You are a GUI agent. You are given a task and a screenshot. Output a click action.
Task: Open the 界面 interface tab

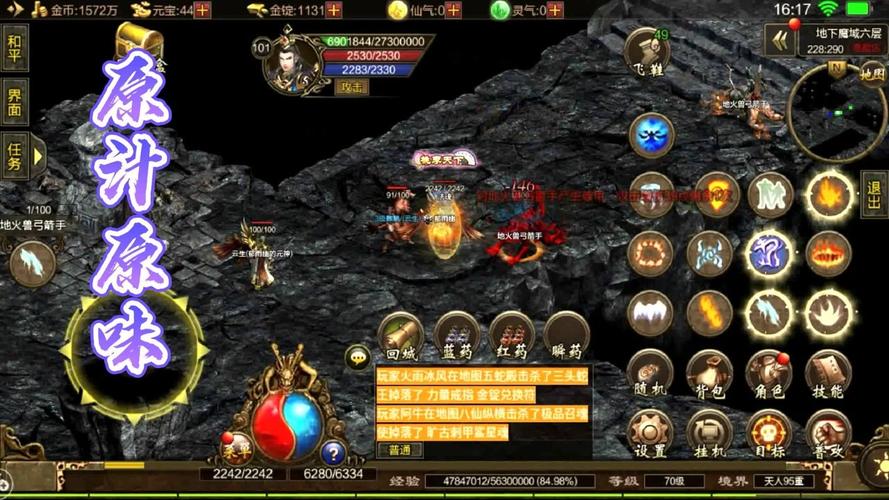coord(15,101)
